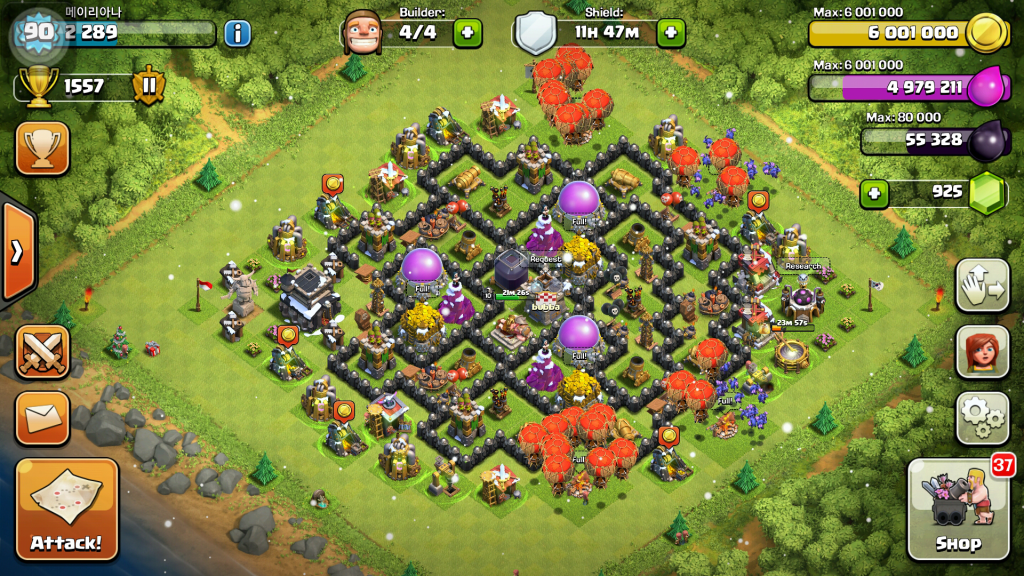Viewport: 1024px width, 576px height.
Task: Open the level 90 experience badge
Action: (x=38, y=32)
